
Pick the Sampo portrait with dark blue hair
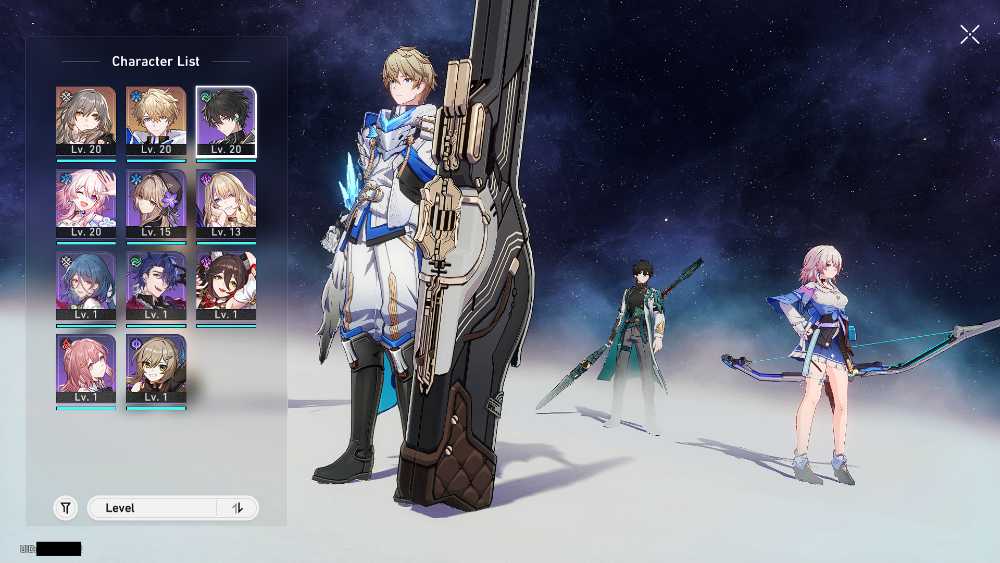156,287
